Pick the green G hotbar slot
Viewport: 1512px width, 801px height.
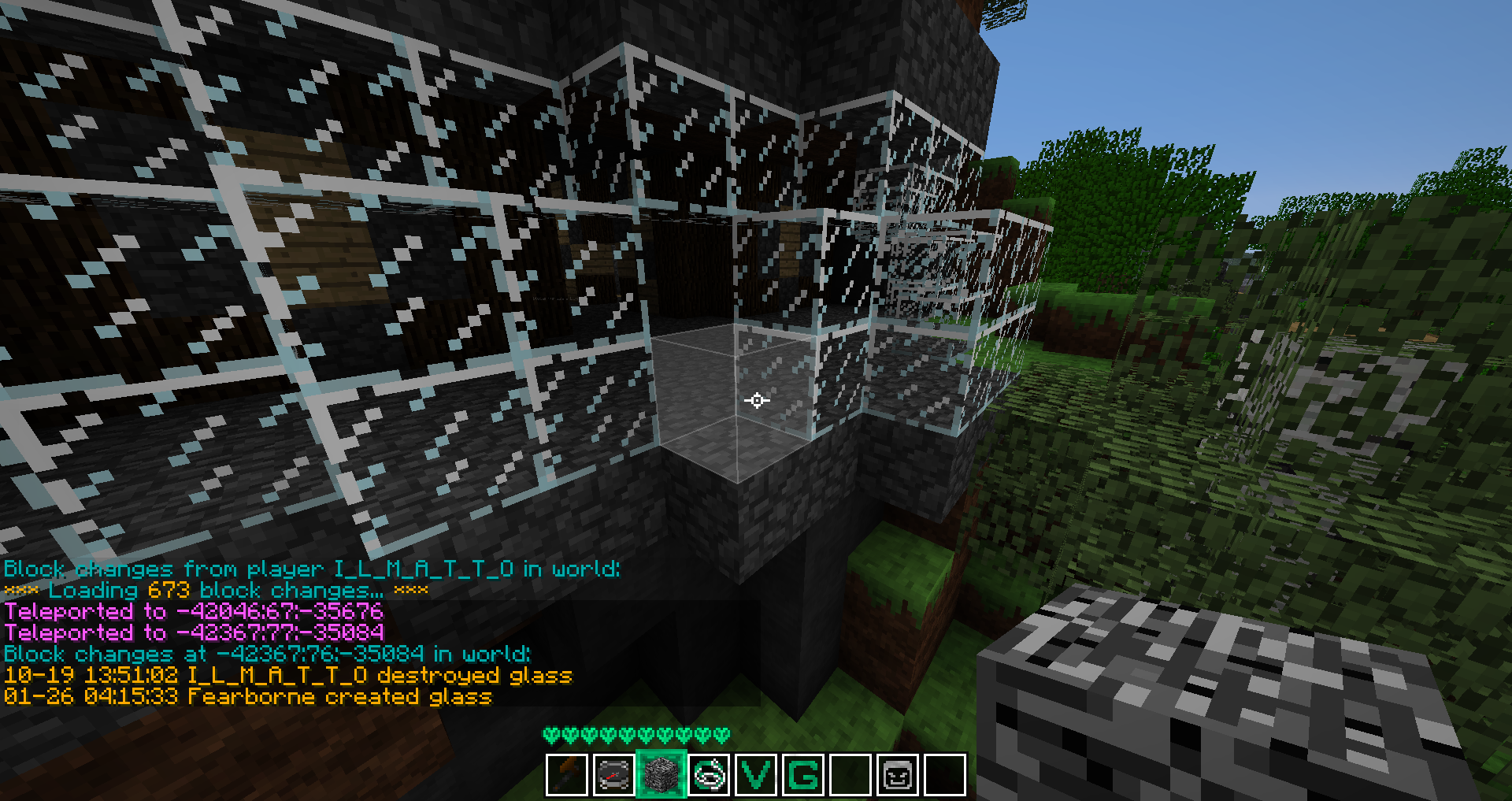[803, 775]
